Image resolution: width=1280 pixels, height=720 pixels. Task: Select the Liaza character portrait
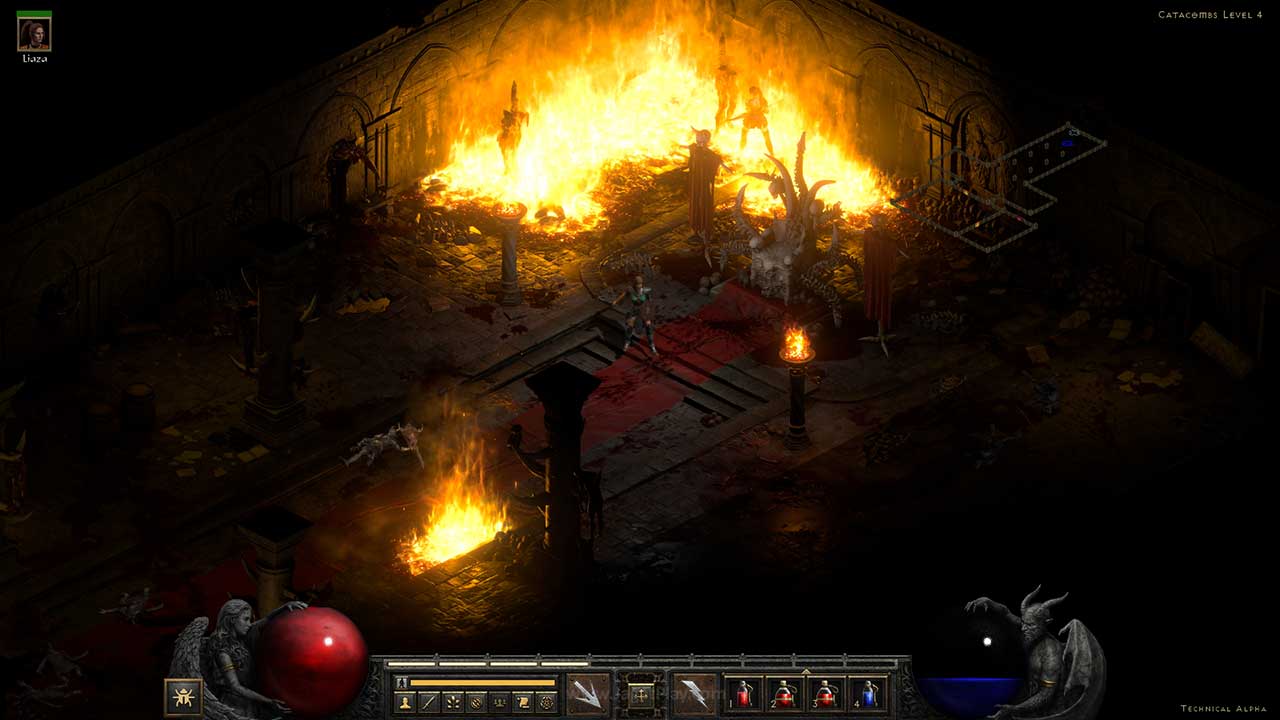pos(34,34)
